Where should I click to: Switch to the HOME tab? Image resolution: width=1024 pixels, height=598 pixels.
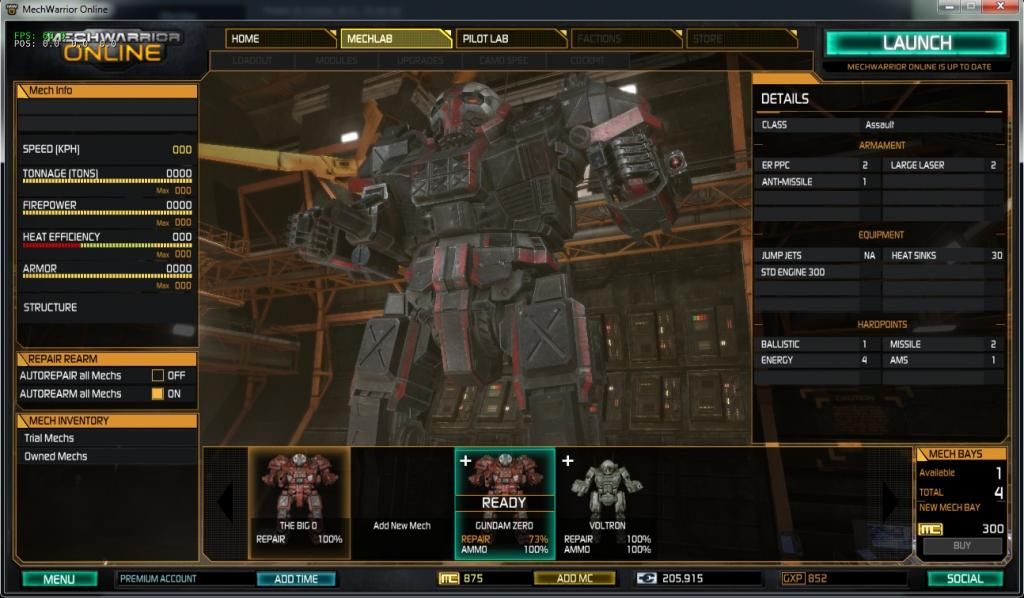tap(280, 39)
